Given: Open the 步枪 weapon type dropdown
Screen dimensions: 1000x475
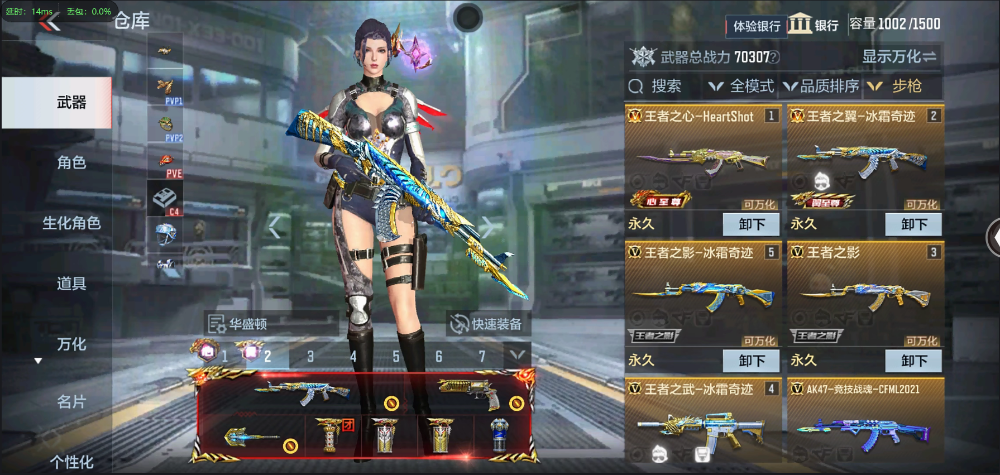Looking at the screenshot, I should 902,86.
